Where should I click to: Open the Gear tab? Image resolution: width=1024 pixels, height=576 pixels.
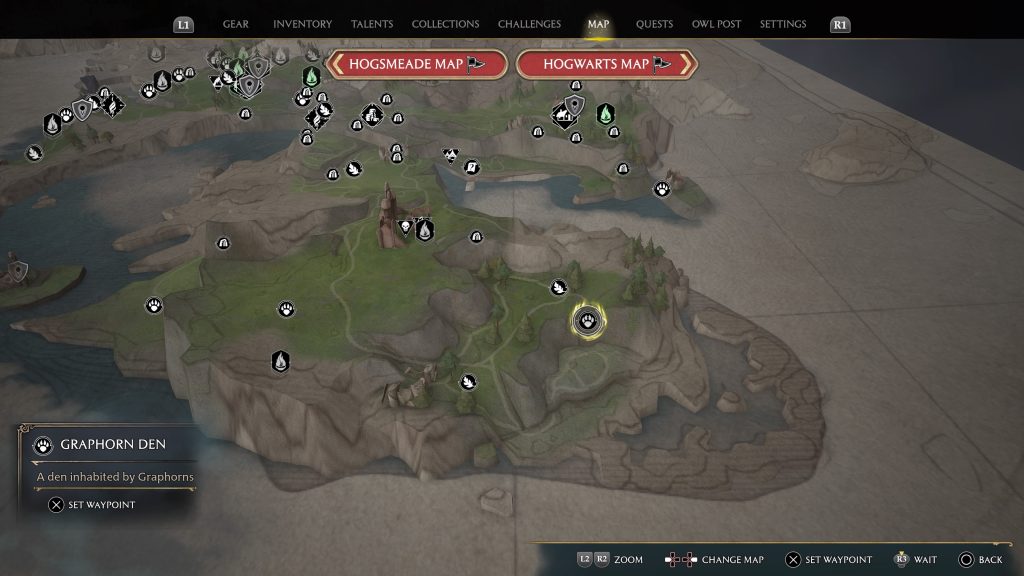click(x=236, y=24)
